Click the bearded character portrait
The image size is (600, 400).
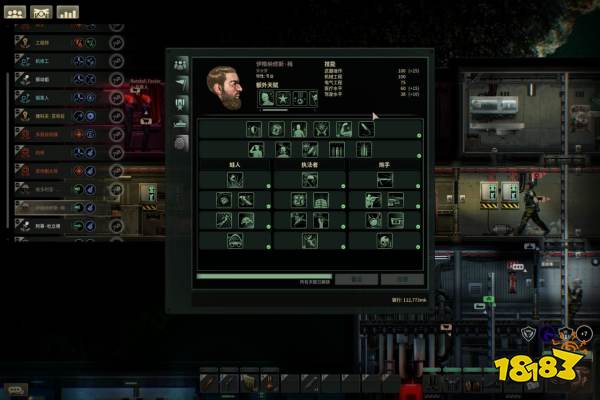[225, 86]
